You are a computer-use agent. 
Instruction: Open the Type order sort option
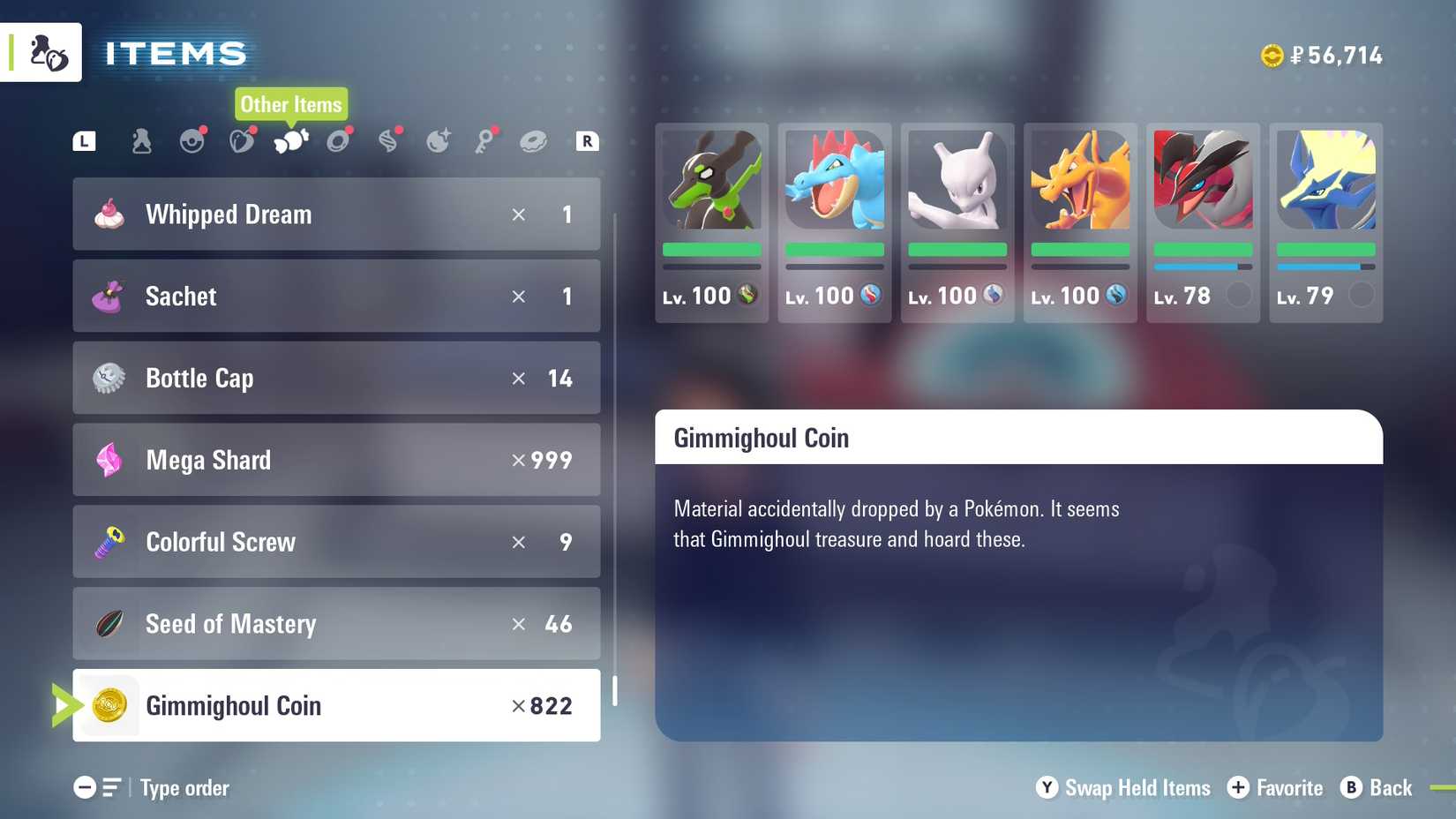184,788
